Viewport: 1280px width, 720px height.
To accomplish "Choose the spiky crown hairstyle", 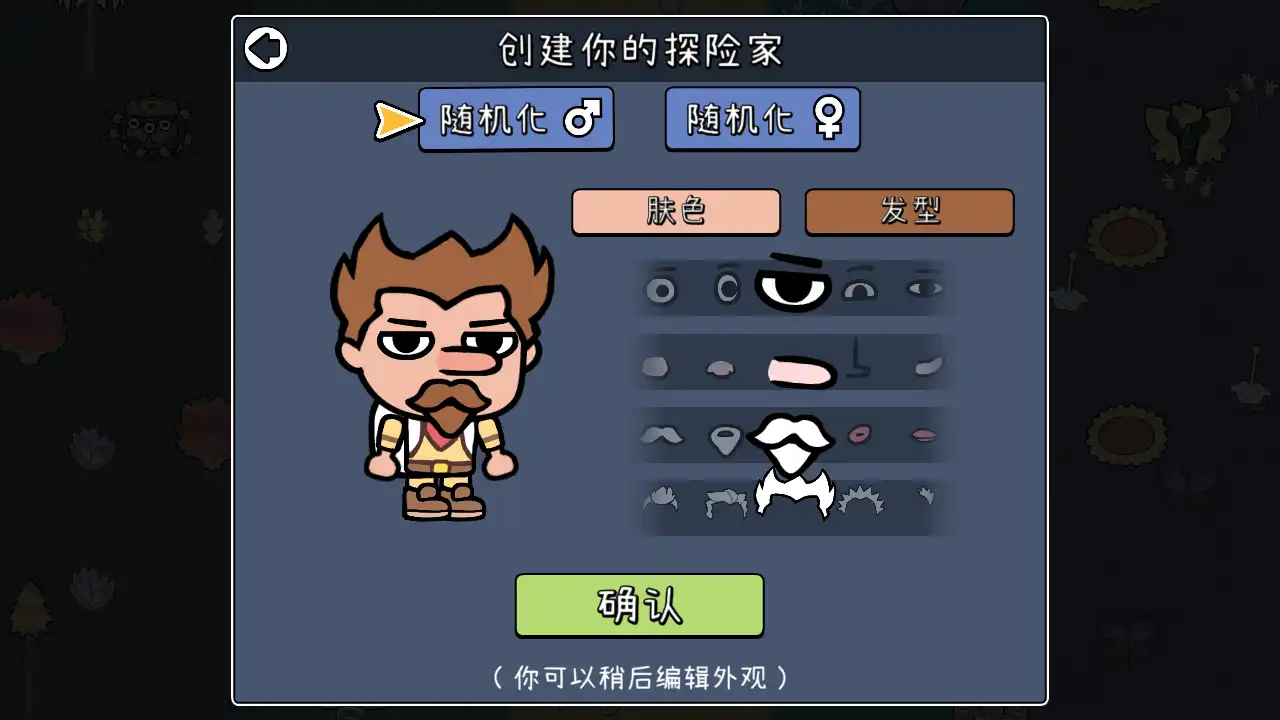I will click(x=860, y=500).
